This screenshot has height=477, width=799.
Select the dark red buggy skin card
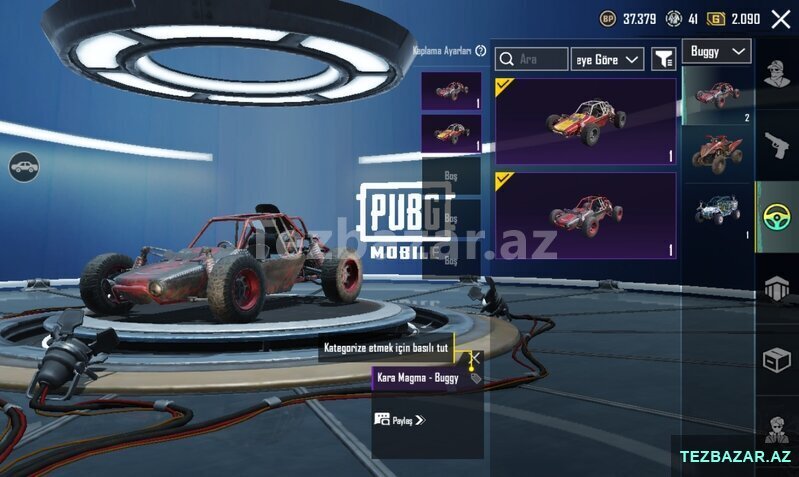pos(585,215)
